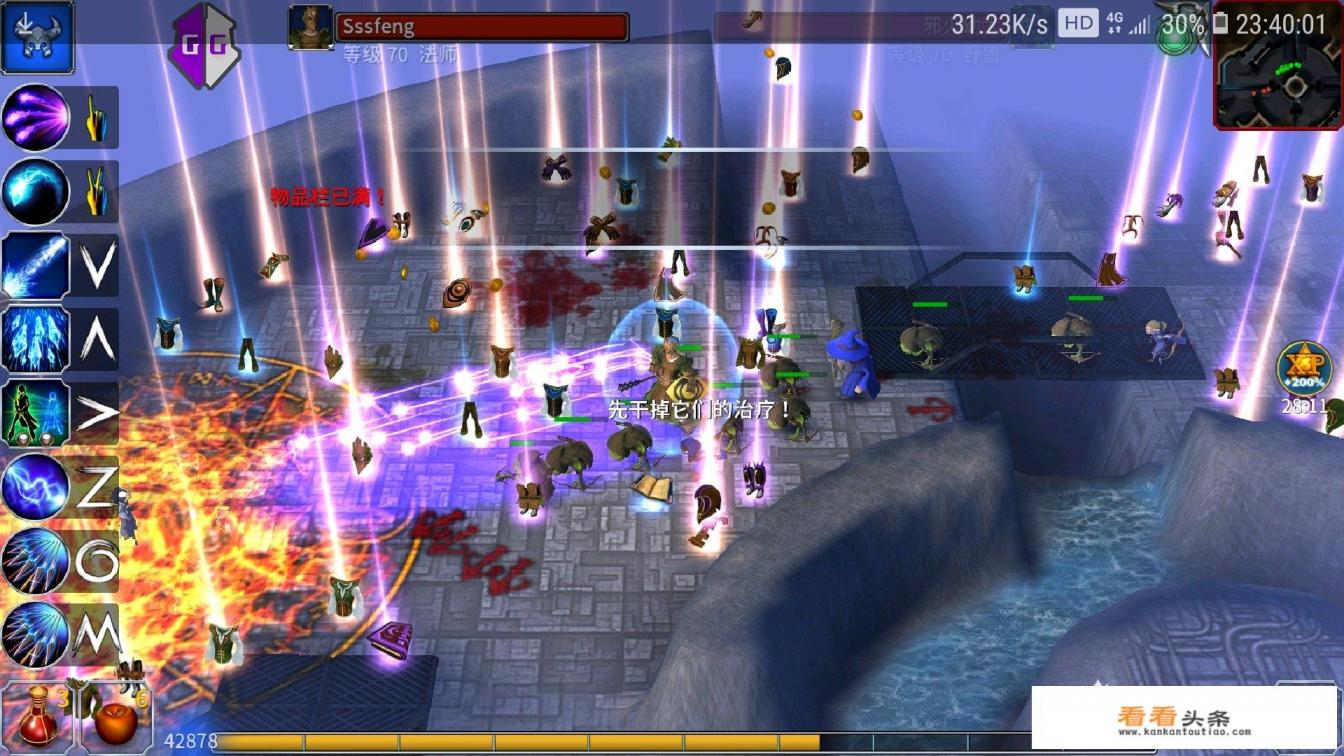
Task: Click the Sssfeng player name bar
Action: point(482,27)
